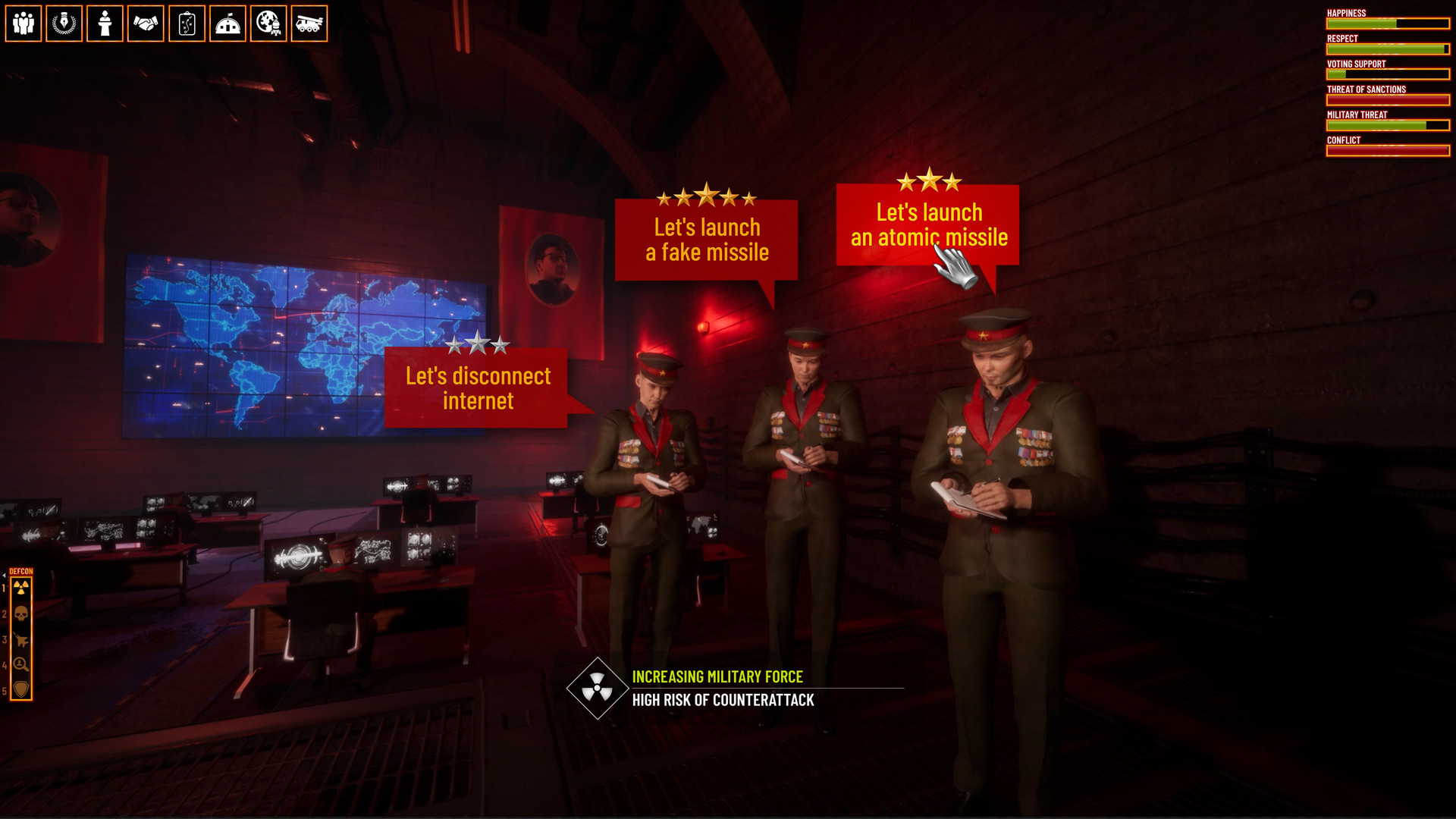Select the fighter jet DEFCON icon
Screen dimensions: 1456x819
[23, 639]
